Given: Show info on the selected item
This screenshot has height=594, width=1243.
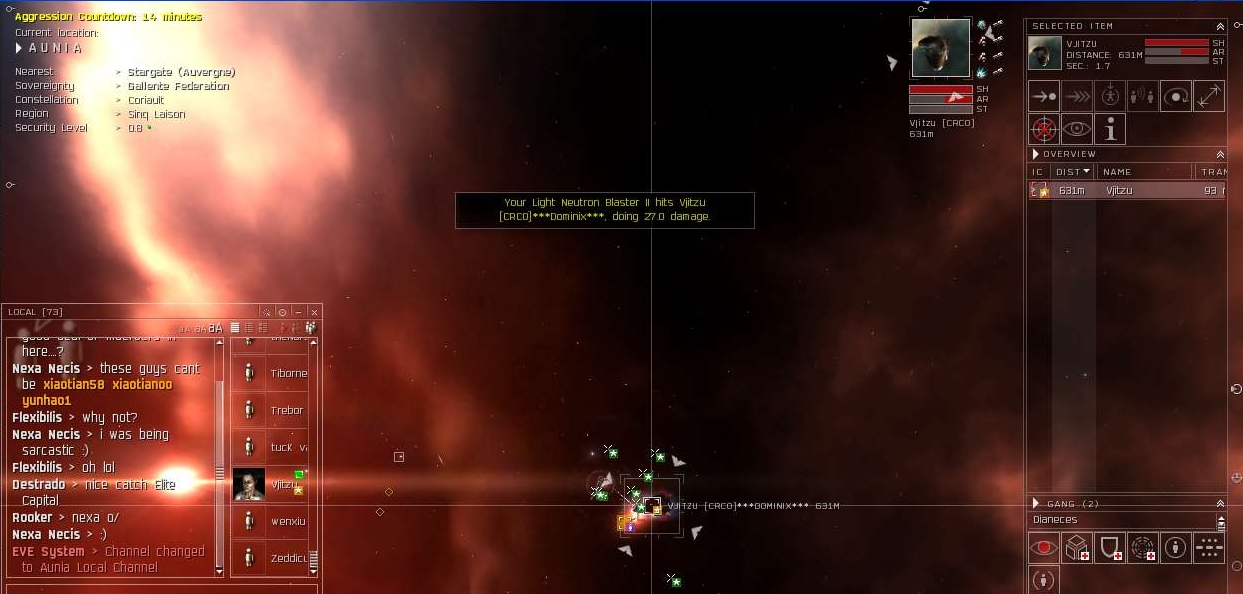Looking at the screenshot, I should 1110,129.
